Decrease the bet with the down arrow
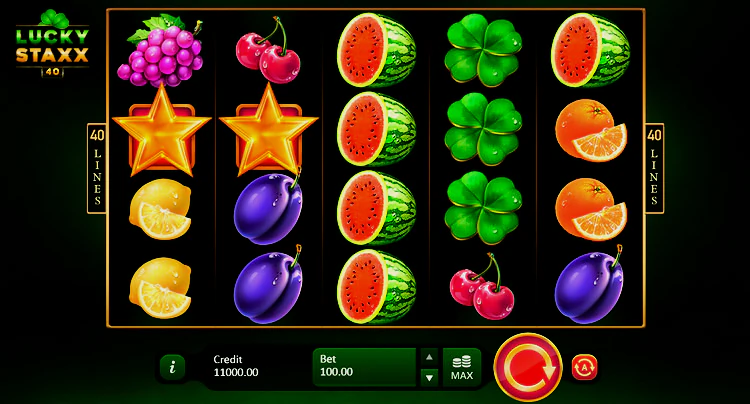This screenshot has height=404, width=750. coord(429,377)
